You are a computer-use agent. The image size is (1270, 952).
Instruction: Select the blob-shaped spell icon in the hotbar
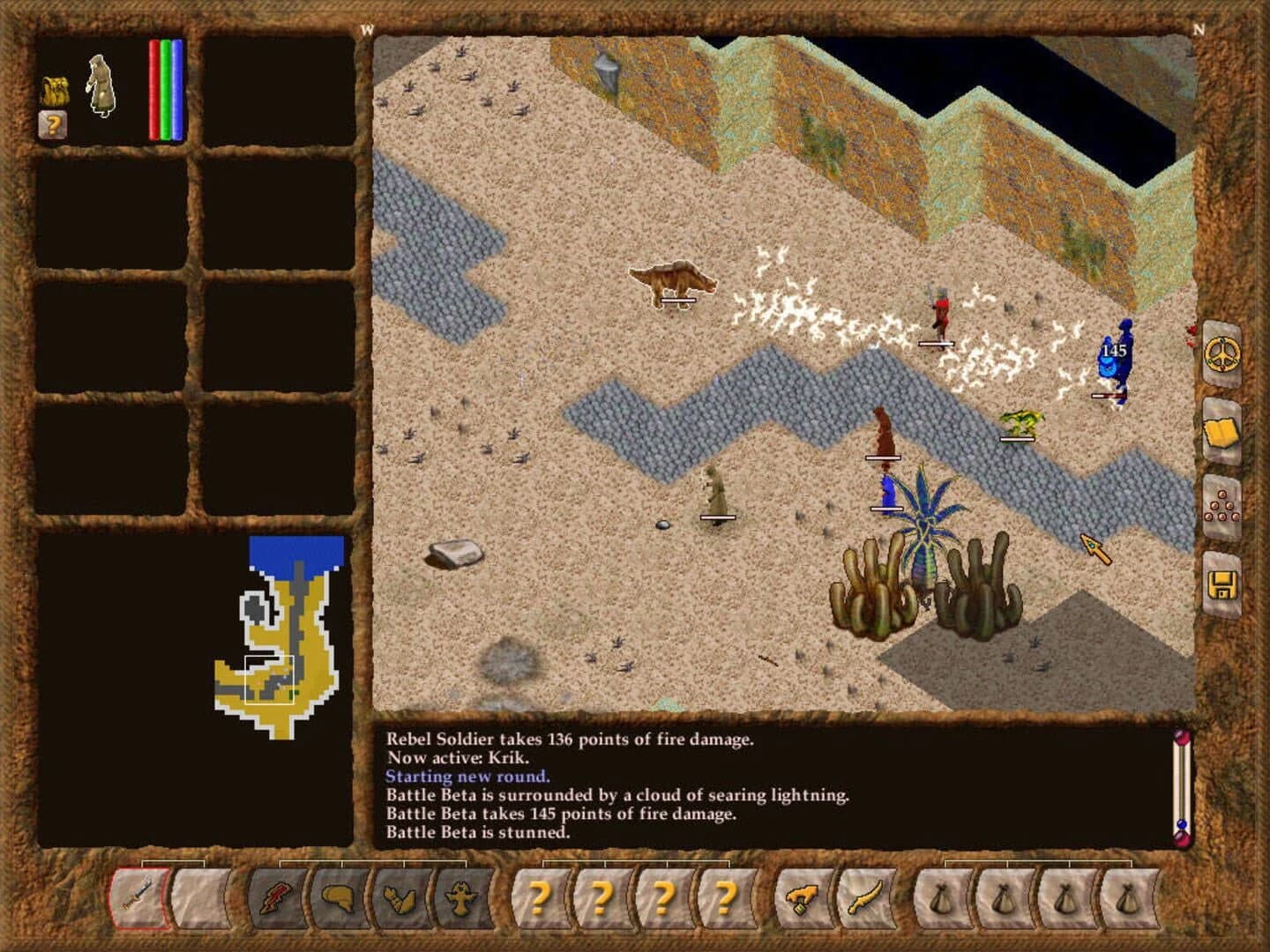pos(337,897)
